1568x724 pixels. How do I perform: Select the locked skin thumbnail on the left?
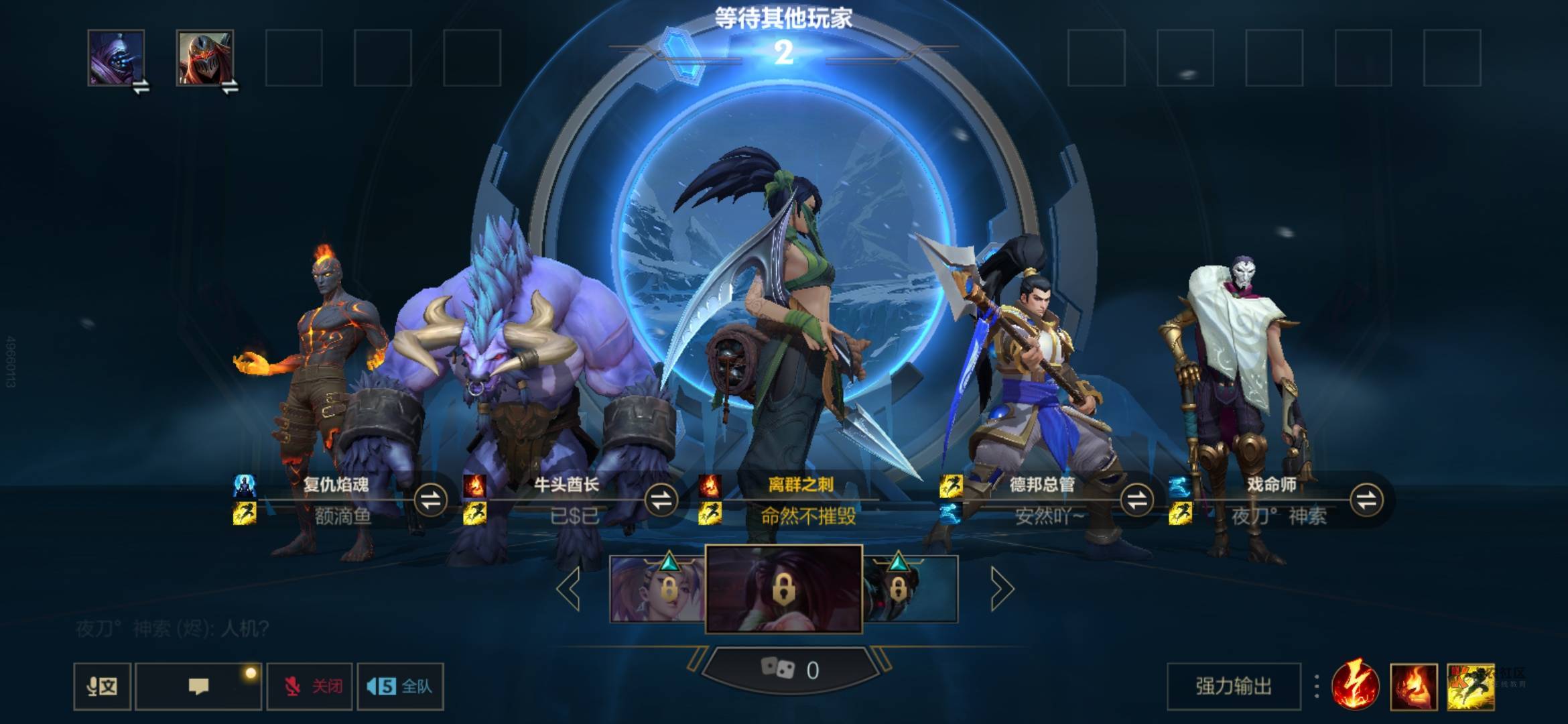click(x=657, y=589)
